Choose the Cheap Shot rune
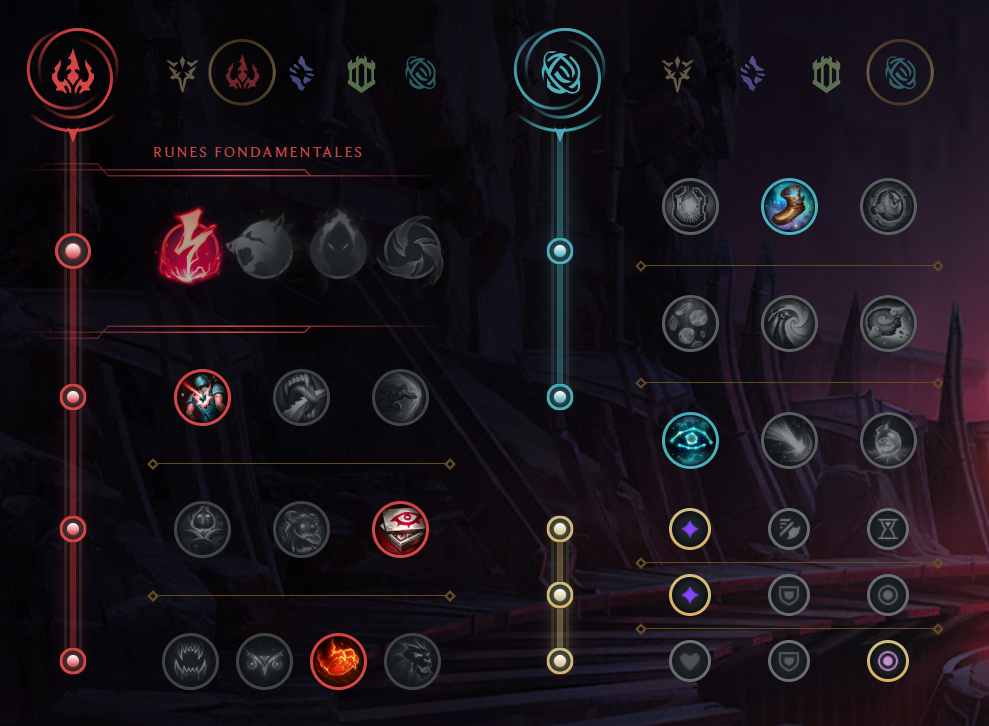 pos(202,397)
